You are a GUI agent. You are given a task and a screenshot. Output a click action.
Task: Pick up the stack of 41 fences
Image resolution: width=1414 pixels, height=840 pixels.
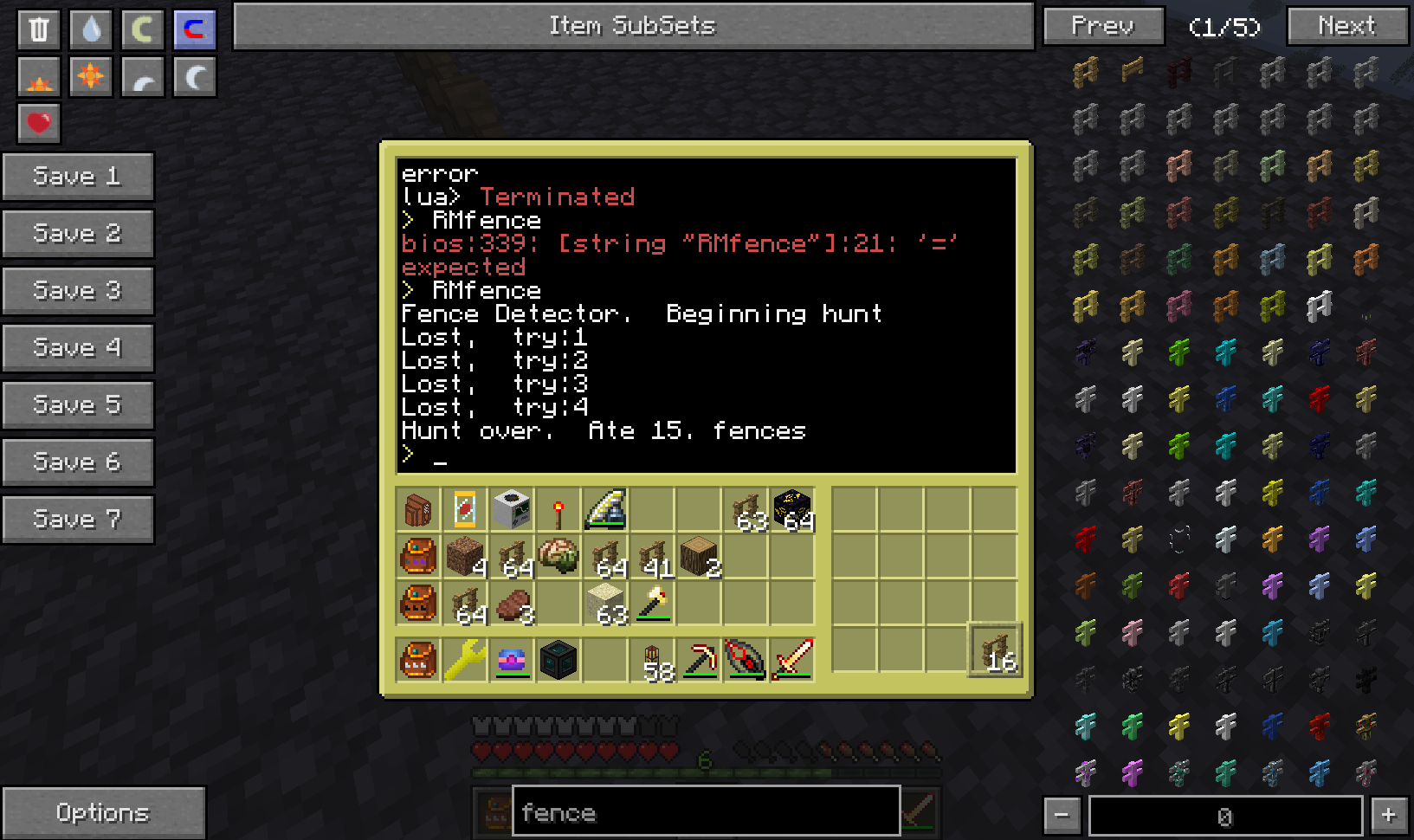tap(652, 558)
